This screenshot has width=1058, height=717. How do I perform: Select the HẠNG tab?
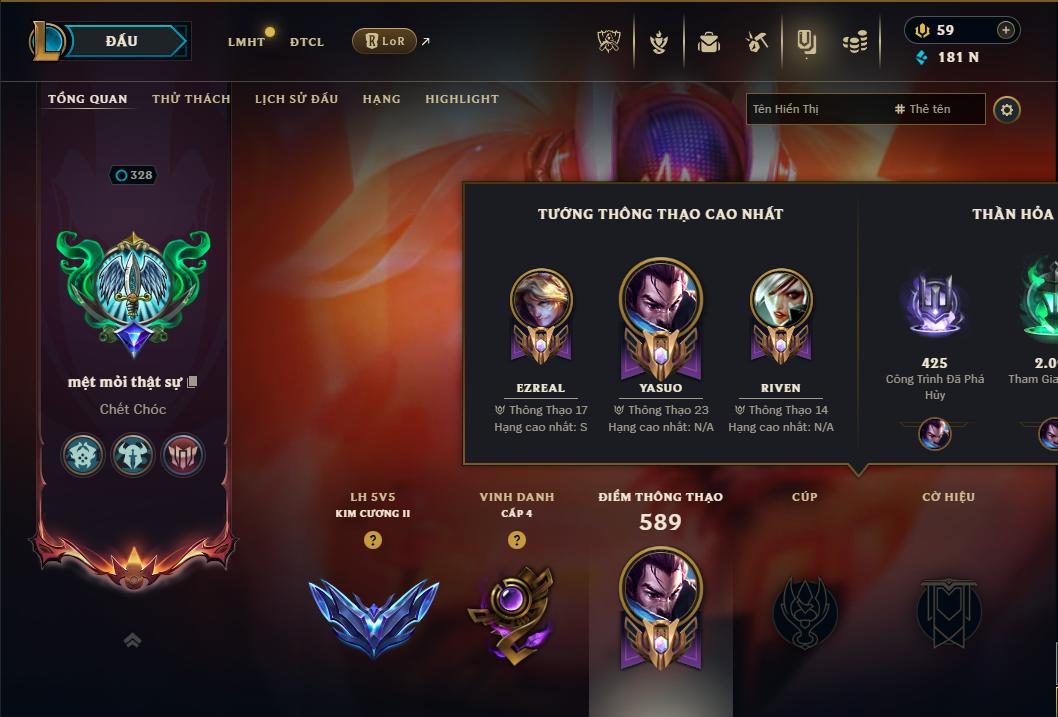pyautogui.click(x=381, y=99)
